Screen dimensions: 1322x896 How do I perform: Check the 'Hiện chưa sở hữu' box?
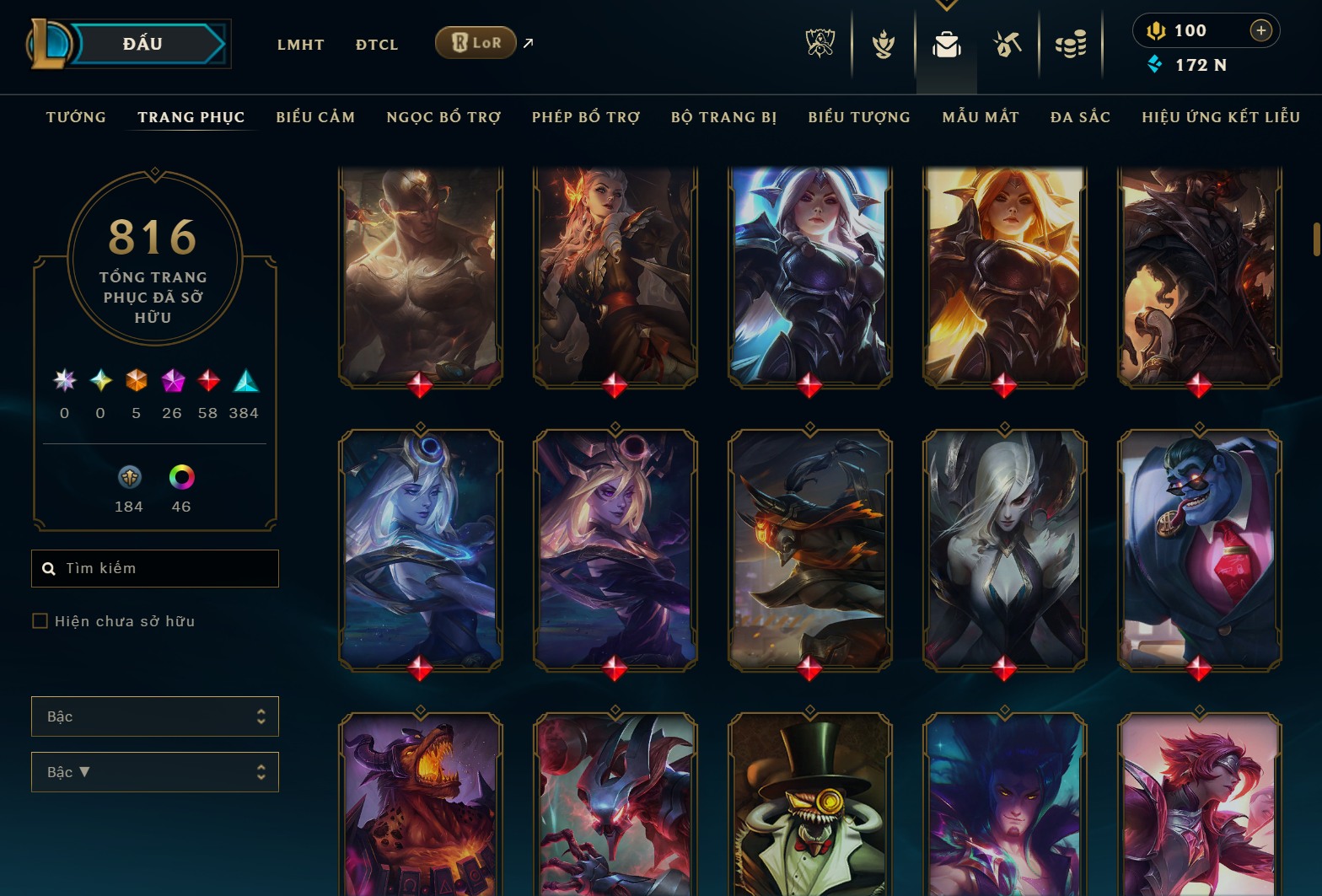click(x=40, y=620)
